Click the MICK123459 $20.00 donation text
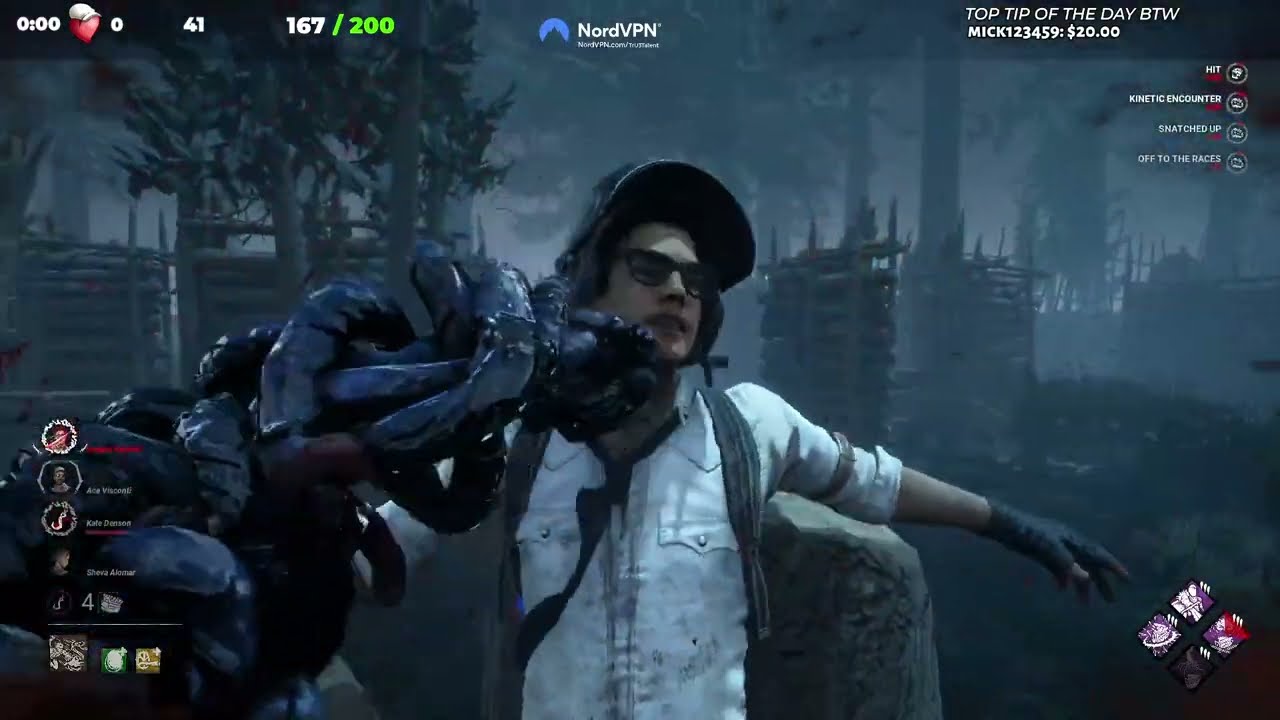 [x=1042, y=32]
